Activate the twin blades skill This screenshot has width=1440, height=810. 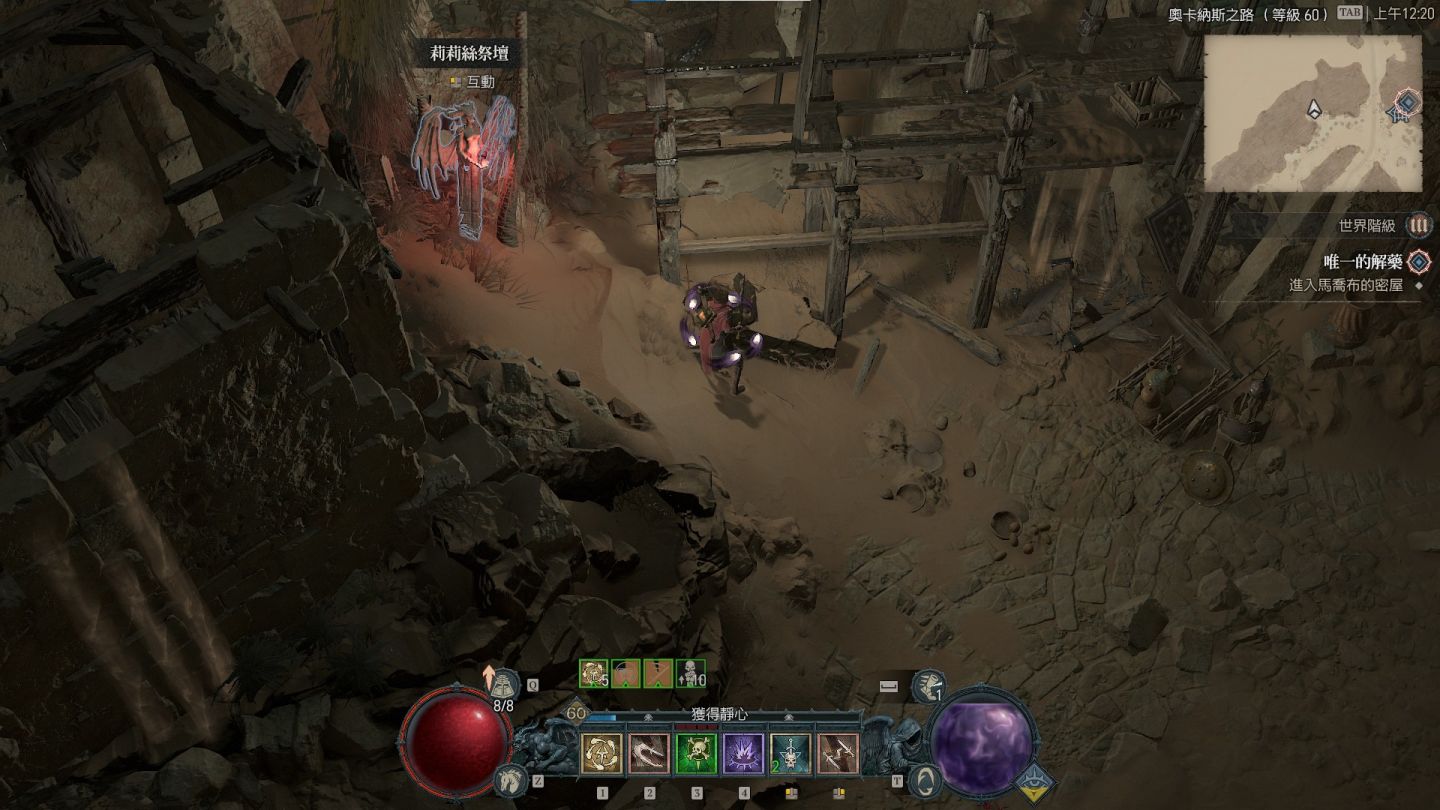pyautogui.click(x=838, y=754)
